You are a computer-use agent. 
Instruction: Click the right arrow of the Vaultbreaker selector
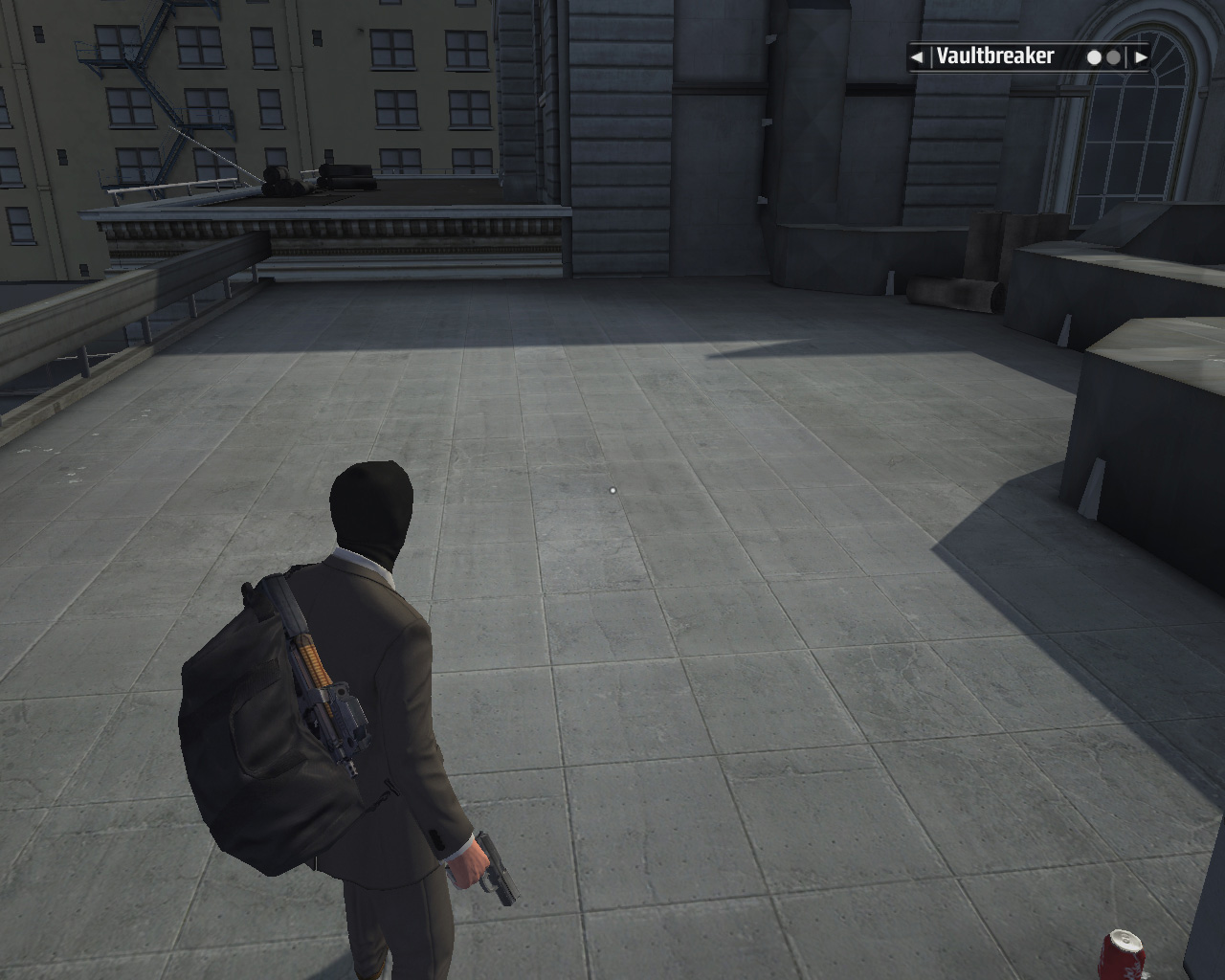pos(1140,57)
